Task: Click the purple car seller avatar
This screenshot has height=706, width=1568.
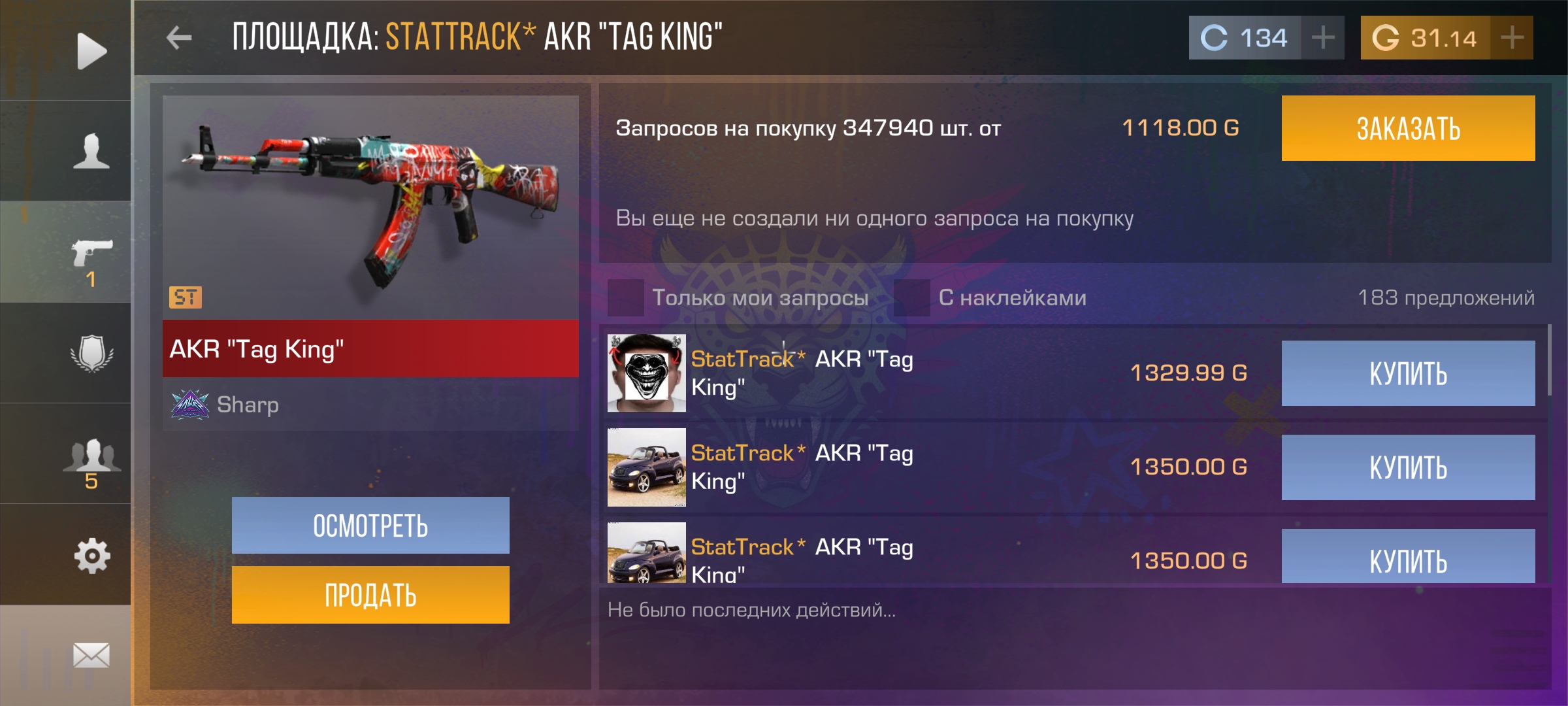Action: [x=645, y=467]
